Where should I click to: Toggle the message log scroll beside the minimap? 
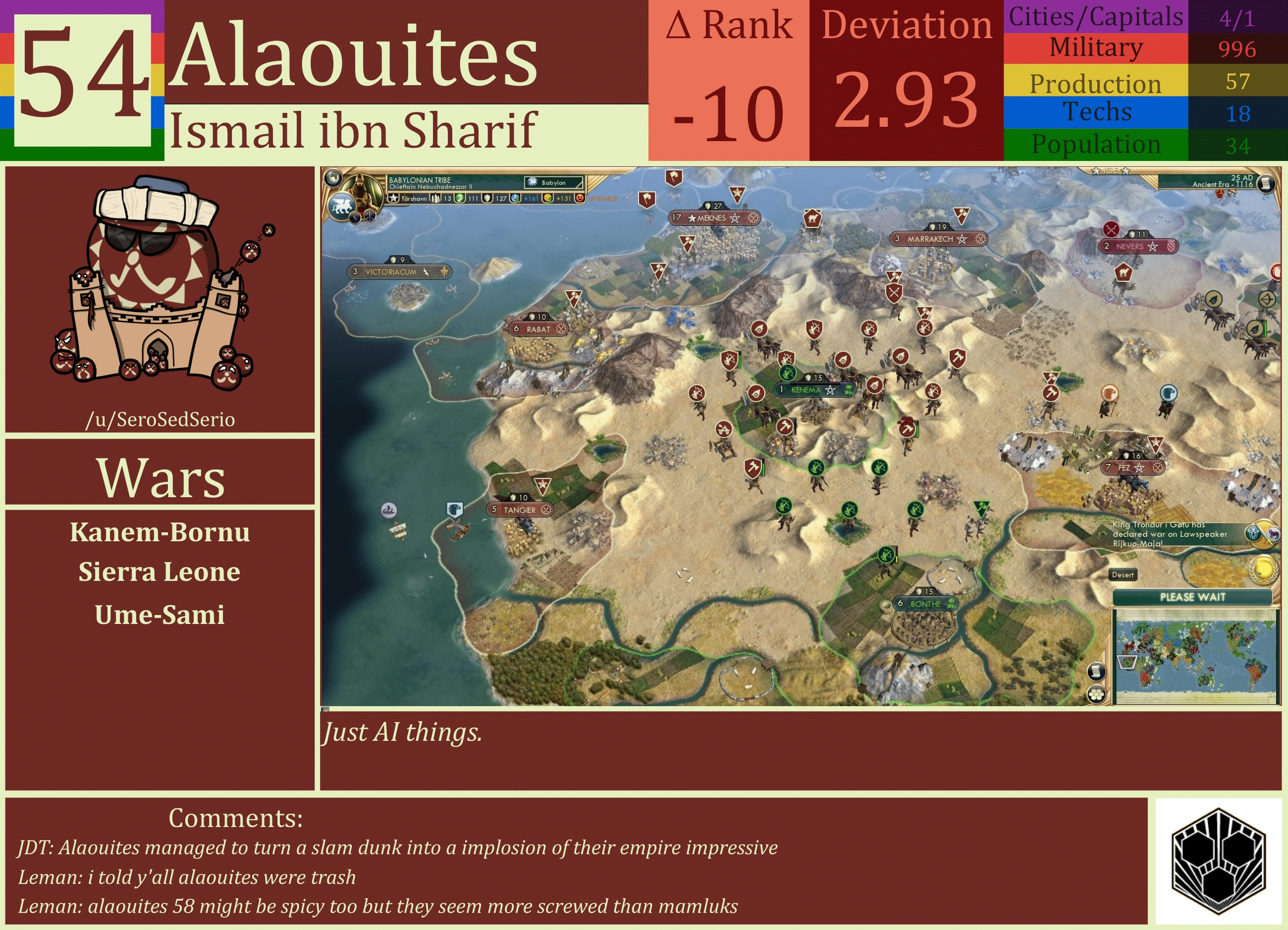click(x=1096, y=672)
